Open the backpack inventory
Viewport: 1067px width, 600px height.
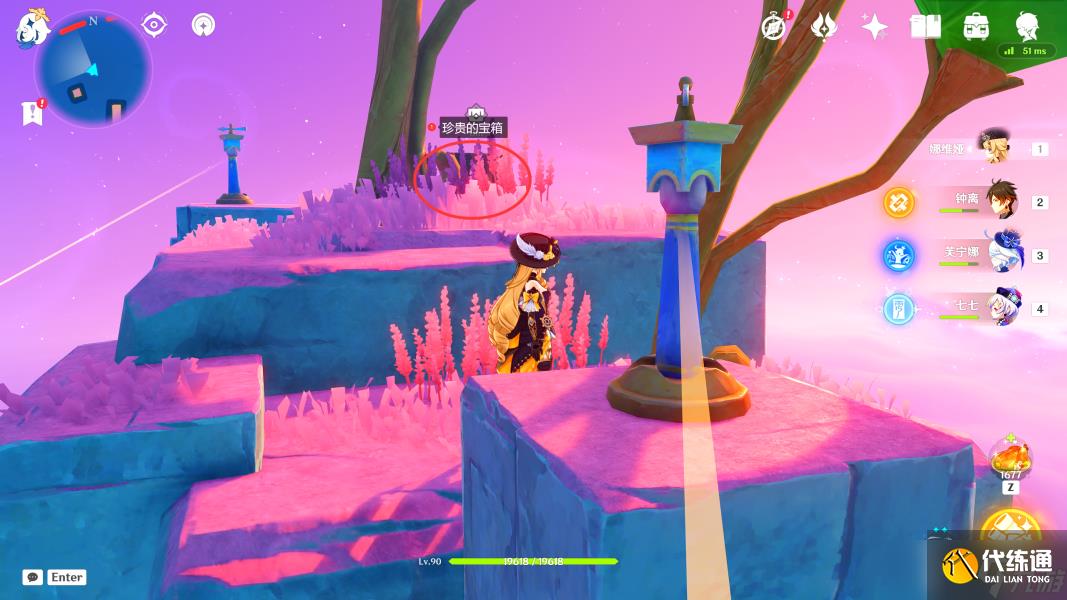977,27
